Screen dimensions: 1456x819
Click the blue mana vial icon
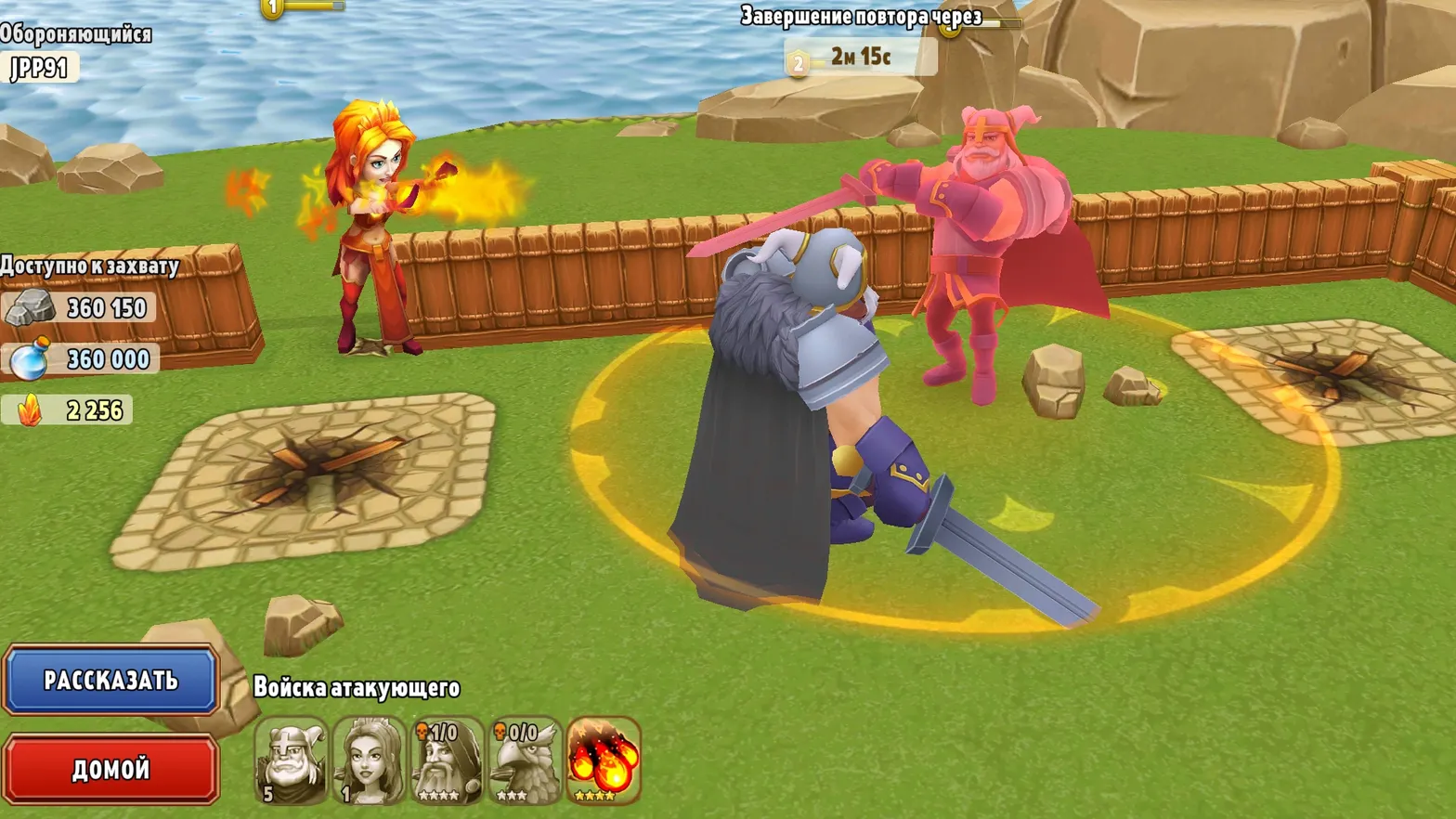click(x=28, y=360)
